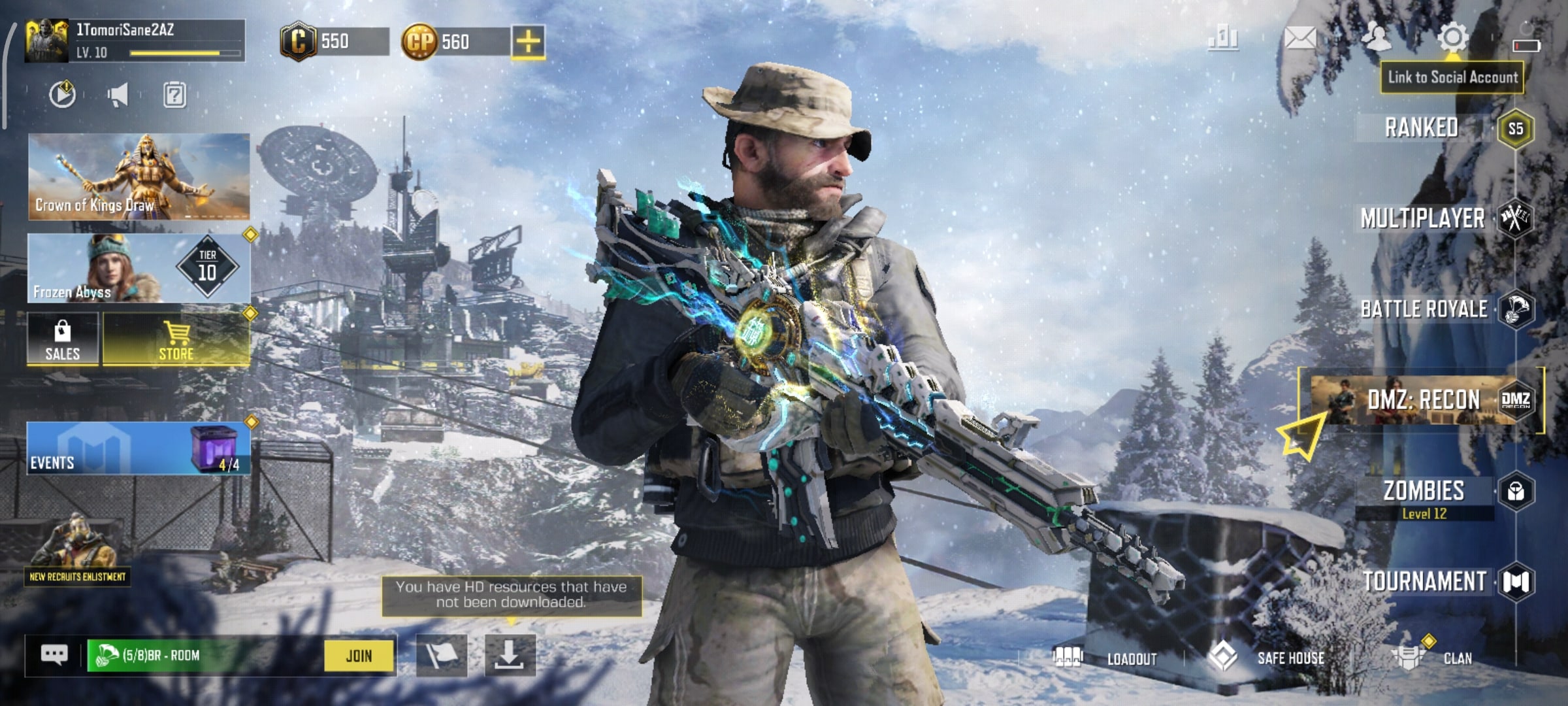1568x706 pixels.
Task: Visit the Safe House
Action: click(1267, 658)
